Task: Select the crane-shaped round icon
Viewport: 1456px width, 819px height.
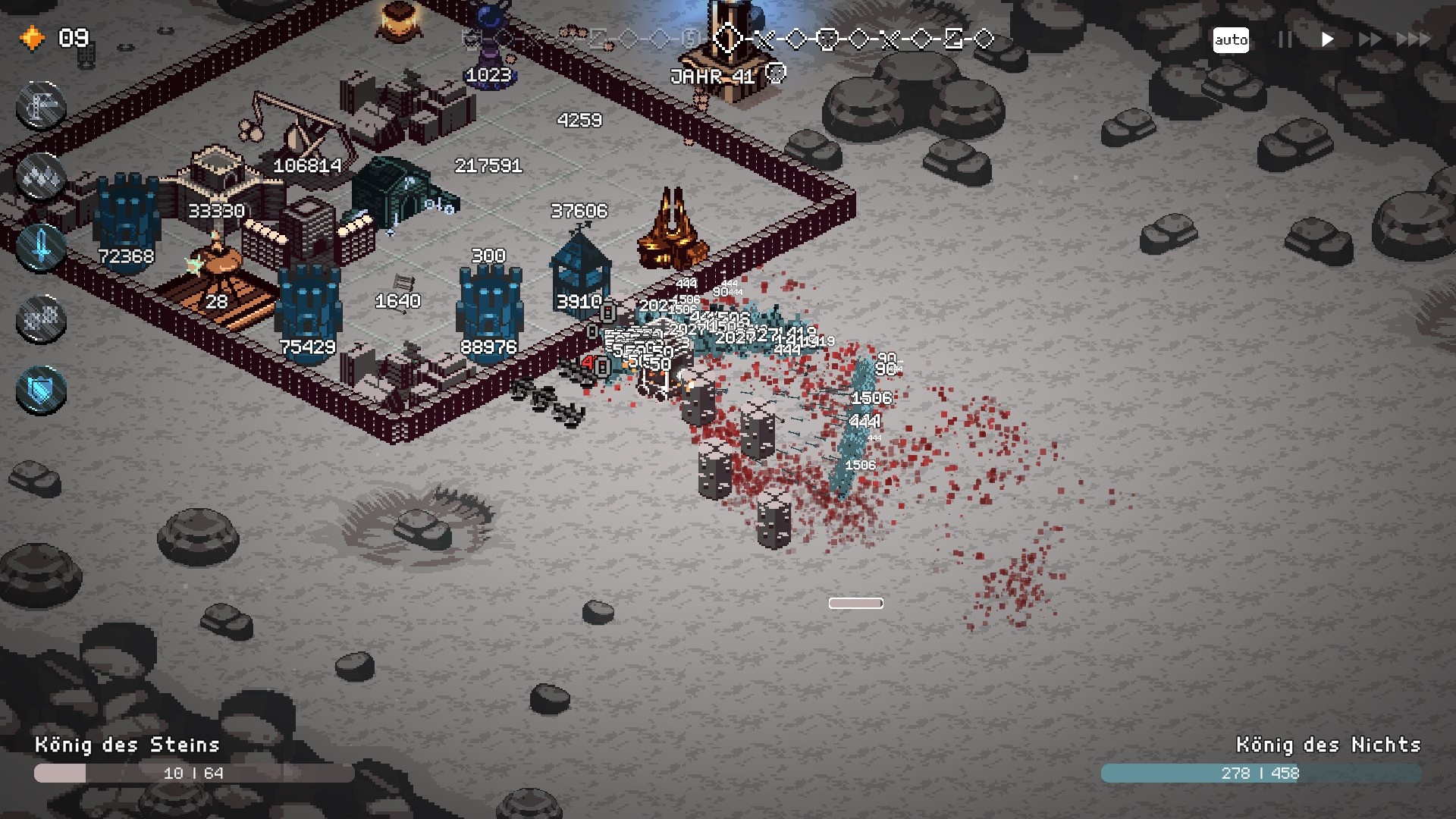Action: coord(41,105)
